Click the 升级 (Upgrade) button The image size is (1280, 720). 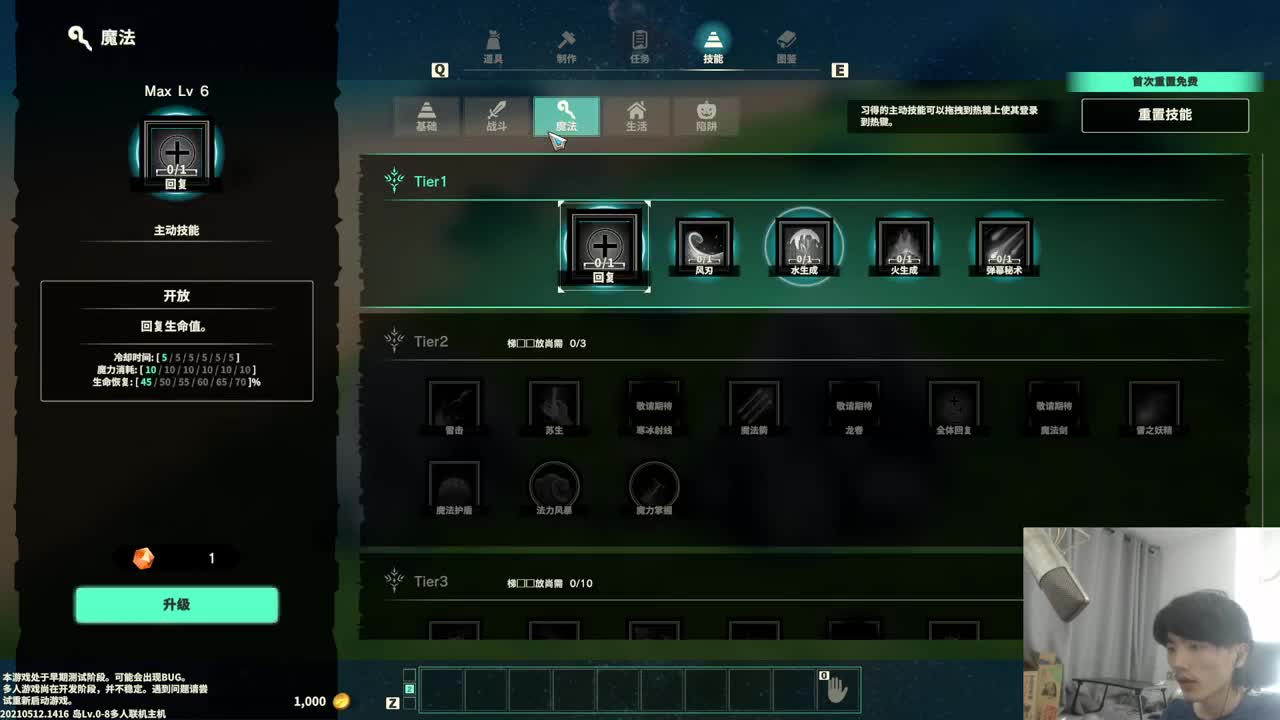point(177,605)
